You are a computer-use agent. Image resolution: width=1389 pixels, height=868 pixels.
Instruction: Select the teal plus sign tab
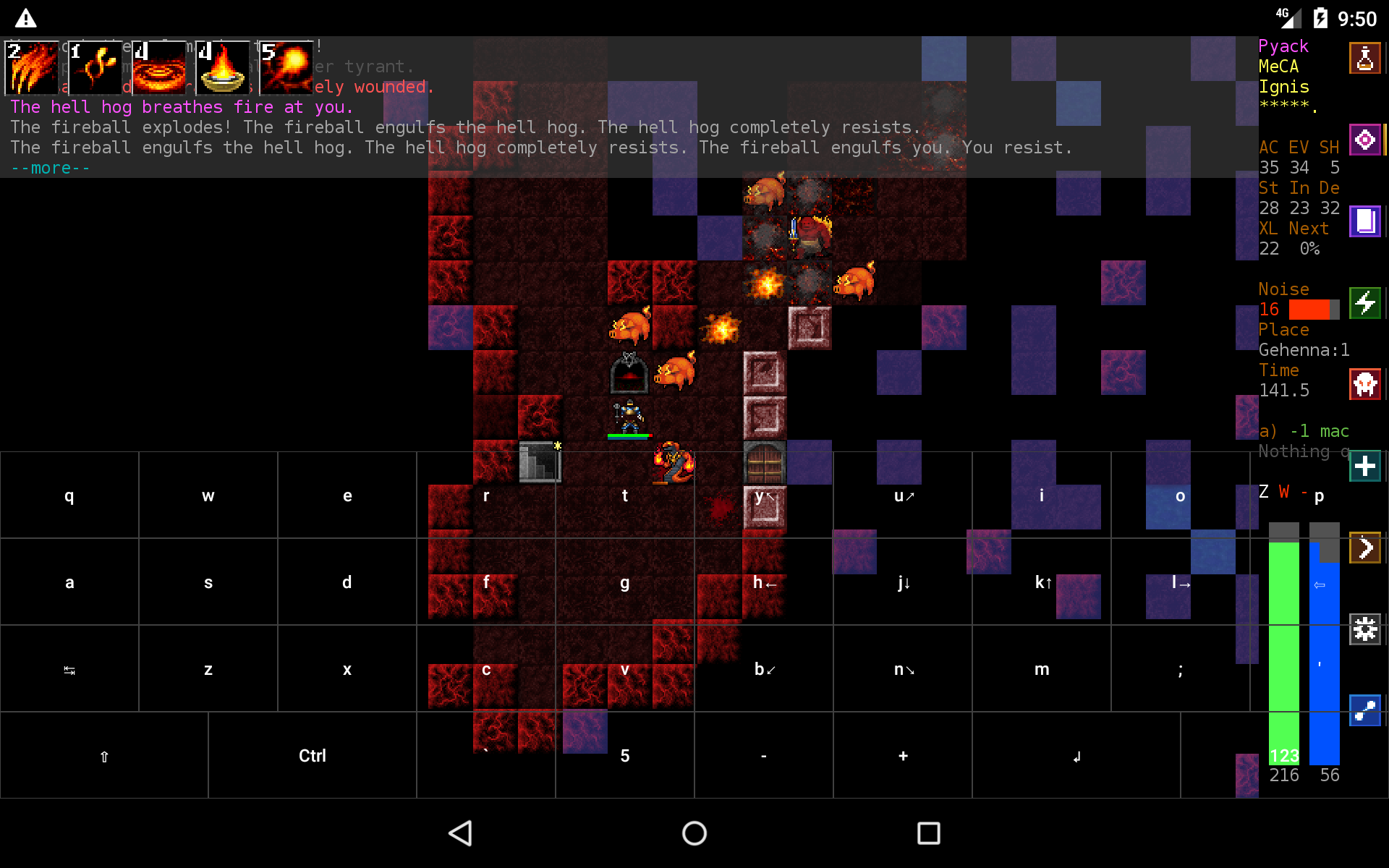coord(1365,466)
